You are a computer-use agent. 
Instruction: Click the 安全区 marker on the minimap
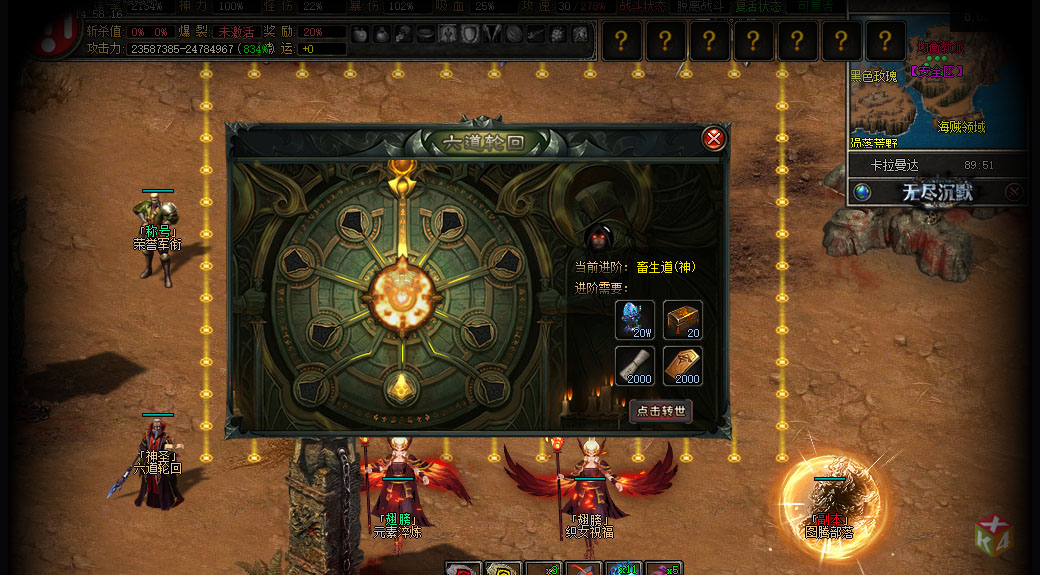937,71
